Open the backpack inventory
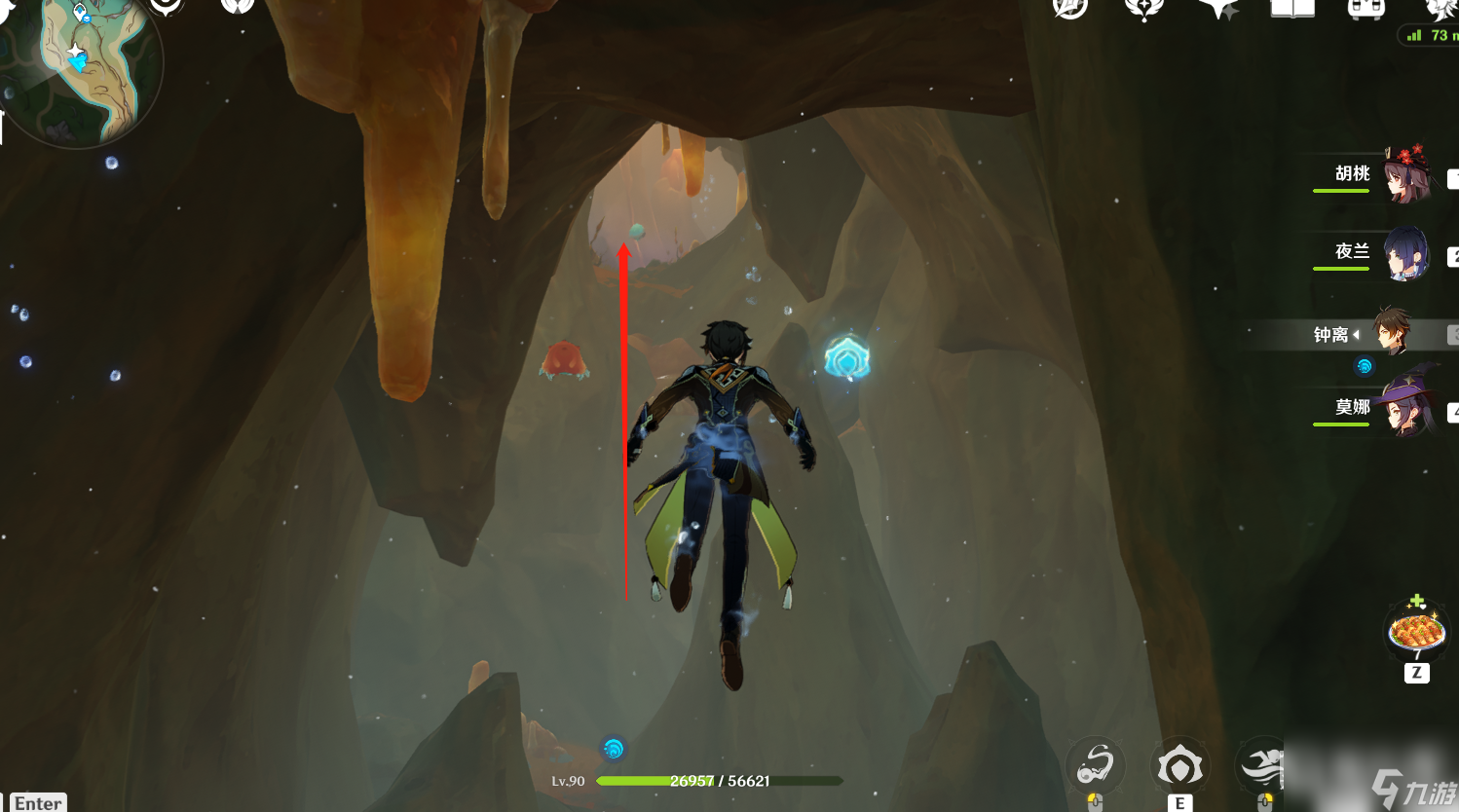The image size is (1459, 812). pos(1365,9)
